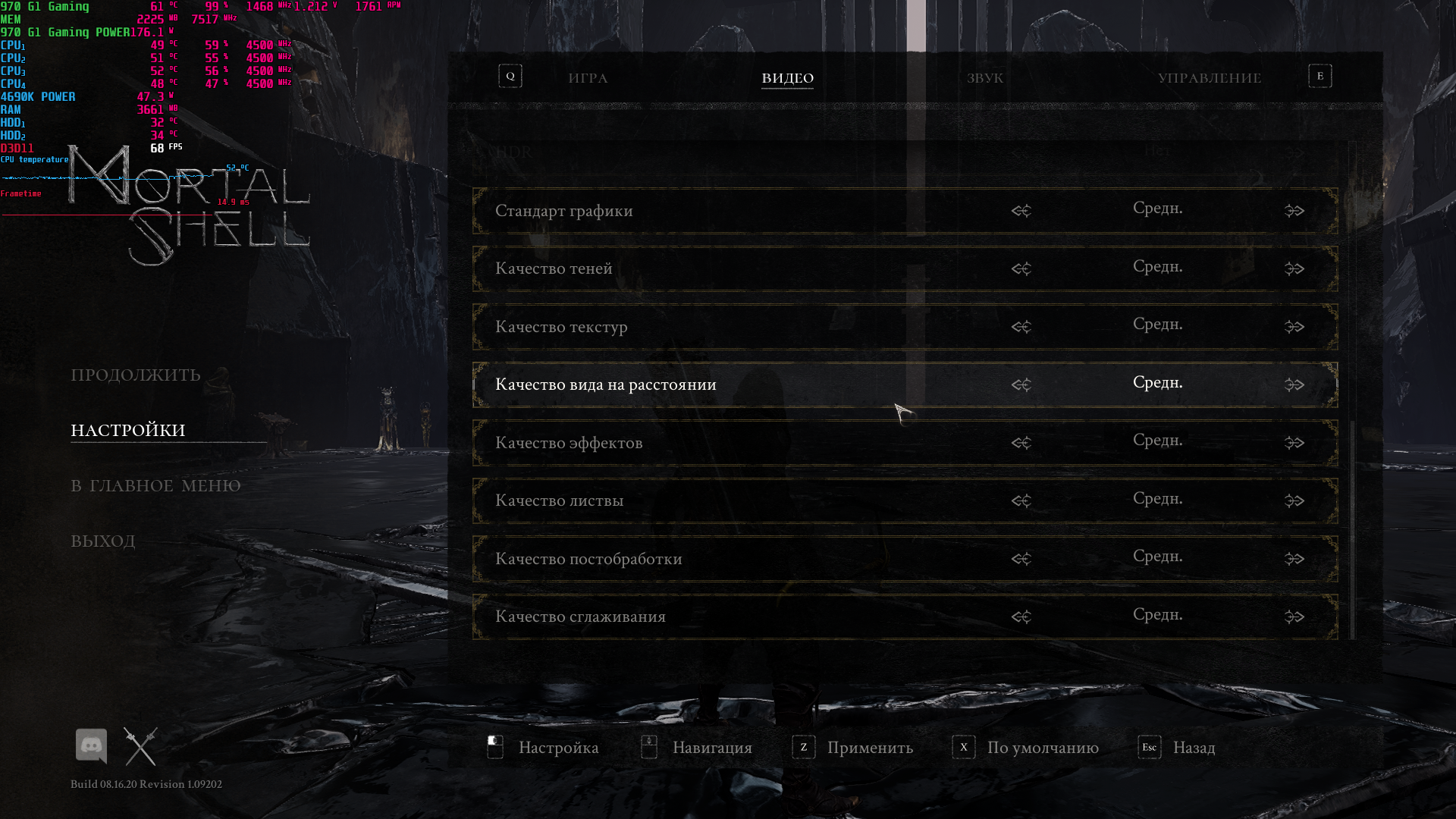Image resolution: width=1456 pixels, height=819 pixels.
Task: Raise Качество текстур with right arrow
Action: pyautogui.click(x=1294, y=327)
